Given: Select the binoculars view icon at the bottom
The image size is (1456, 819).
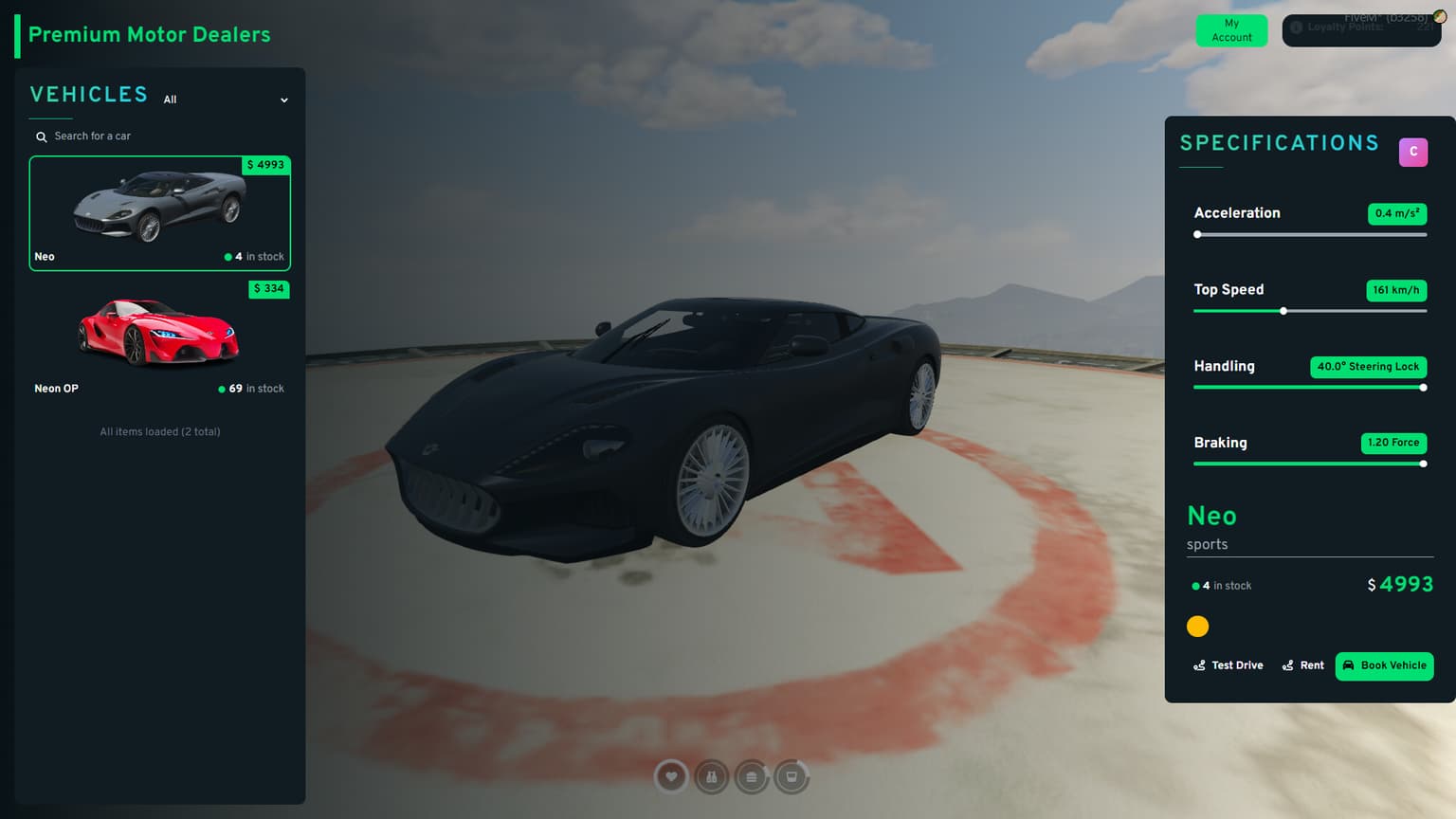Looking at the screenshot, I should coord(711,776).
